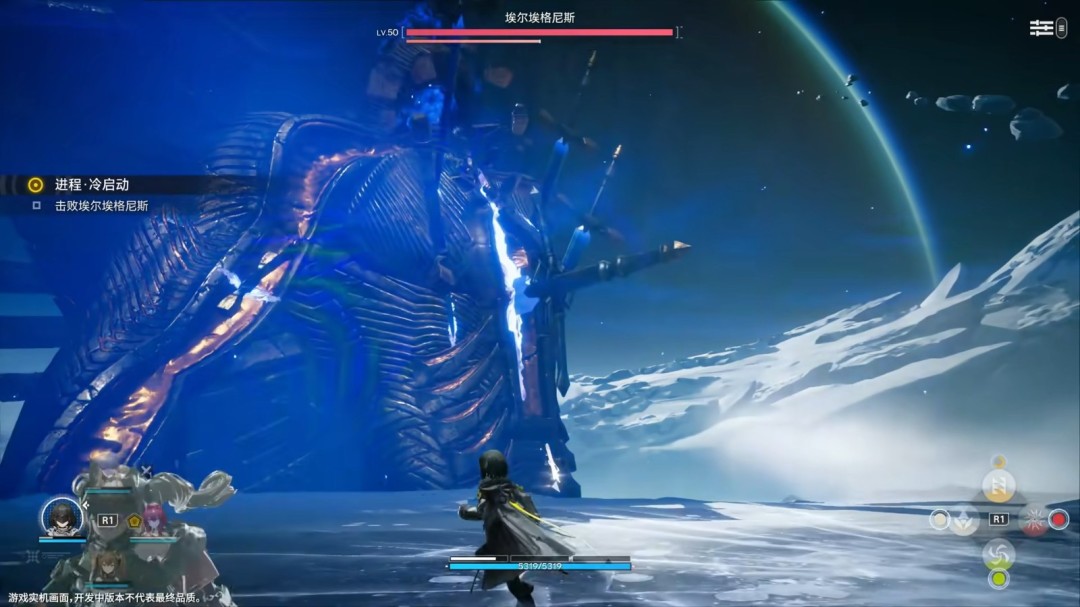Select the 进程·冷启动 quest tracker
The height and width of the screenshot is (607, 1080).
(x=91, y=184)
